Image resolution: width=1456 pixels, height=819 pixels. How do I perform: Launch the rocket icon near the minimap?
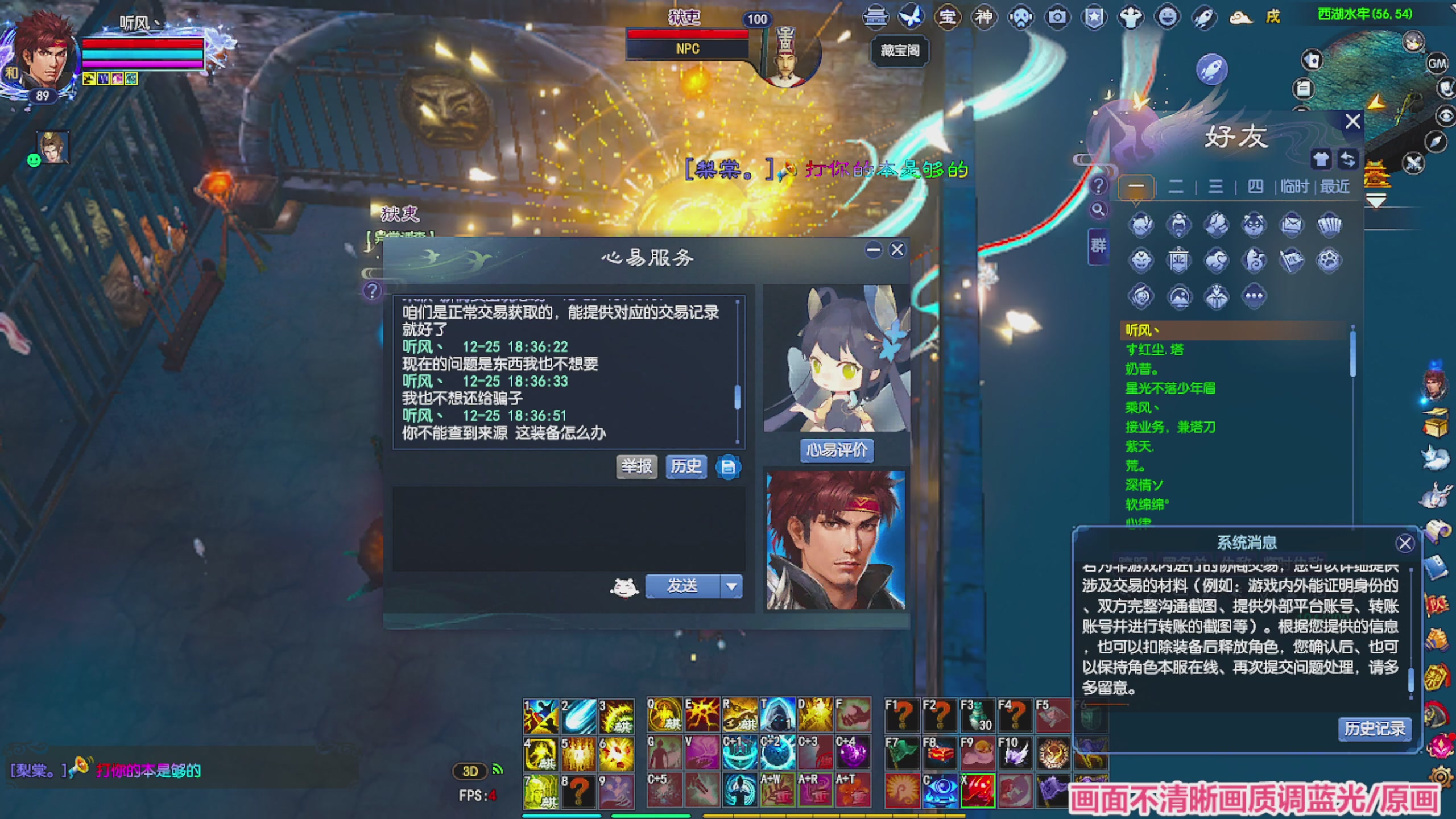1211,69
